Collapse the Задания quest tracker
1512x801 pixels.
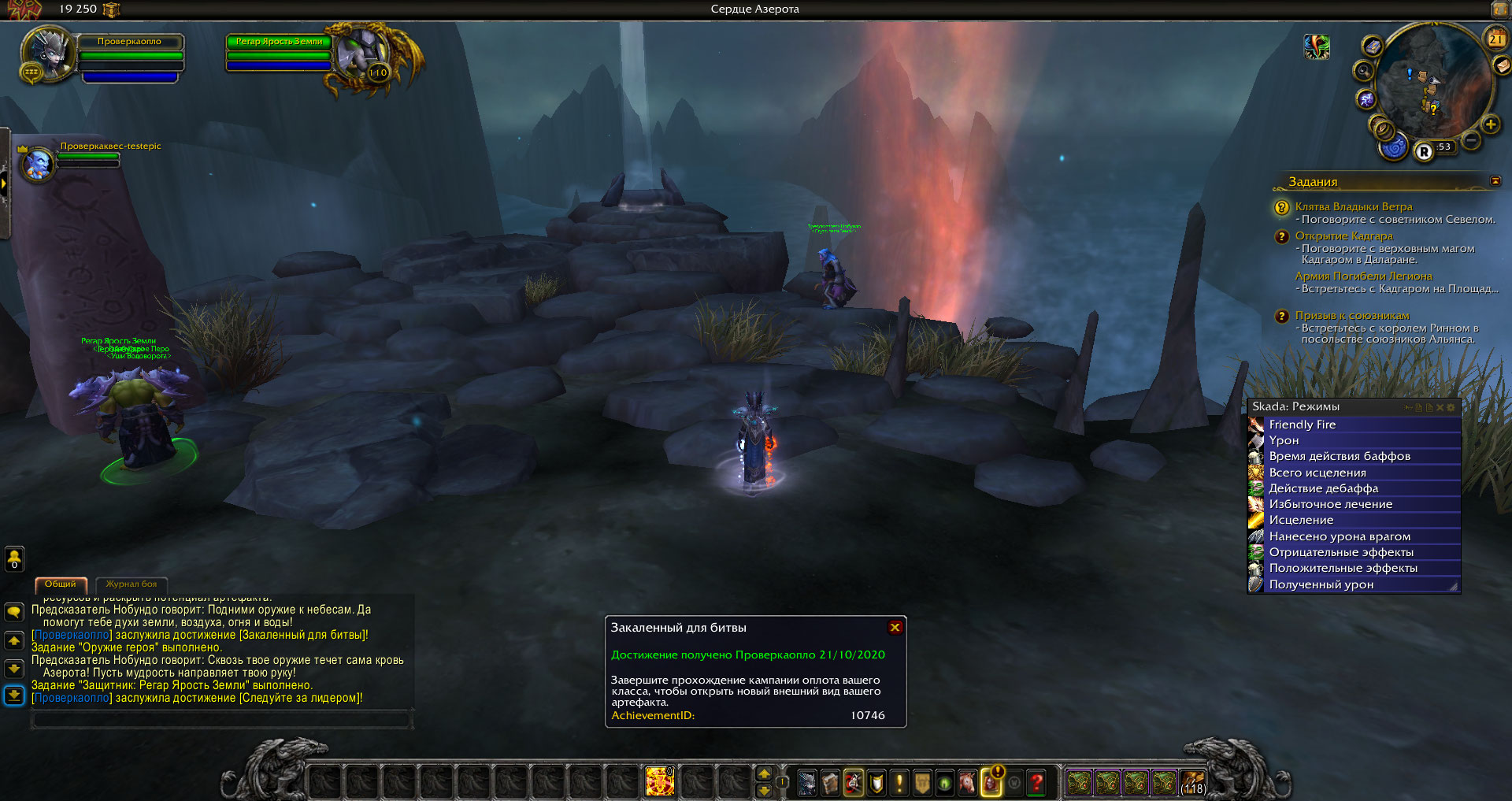point(1495,181)
